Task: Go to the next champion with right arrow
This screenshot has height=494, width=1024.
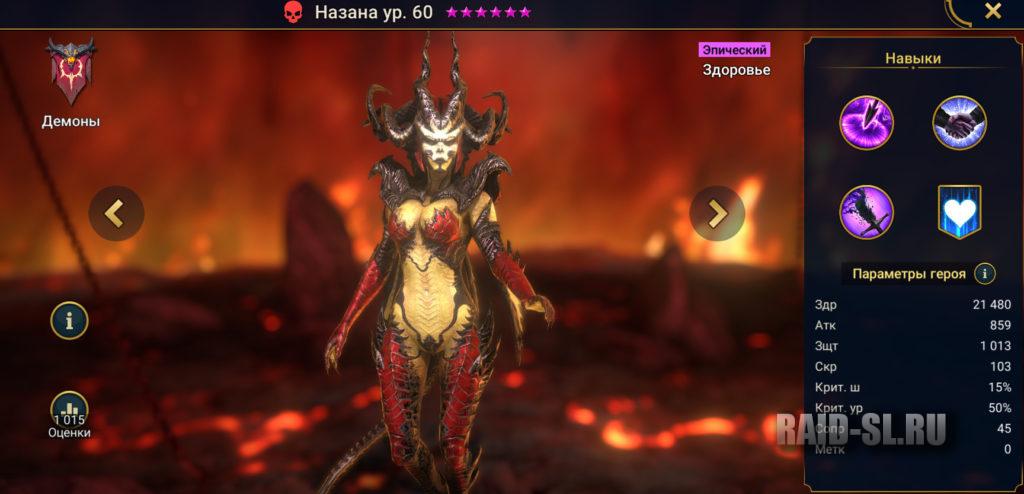Action: point(717,213)
